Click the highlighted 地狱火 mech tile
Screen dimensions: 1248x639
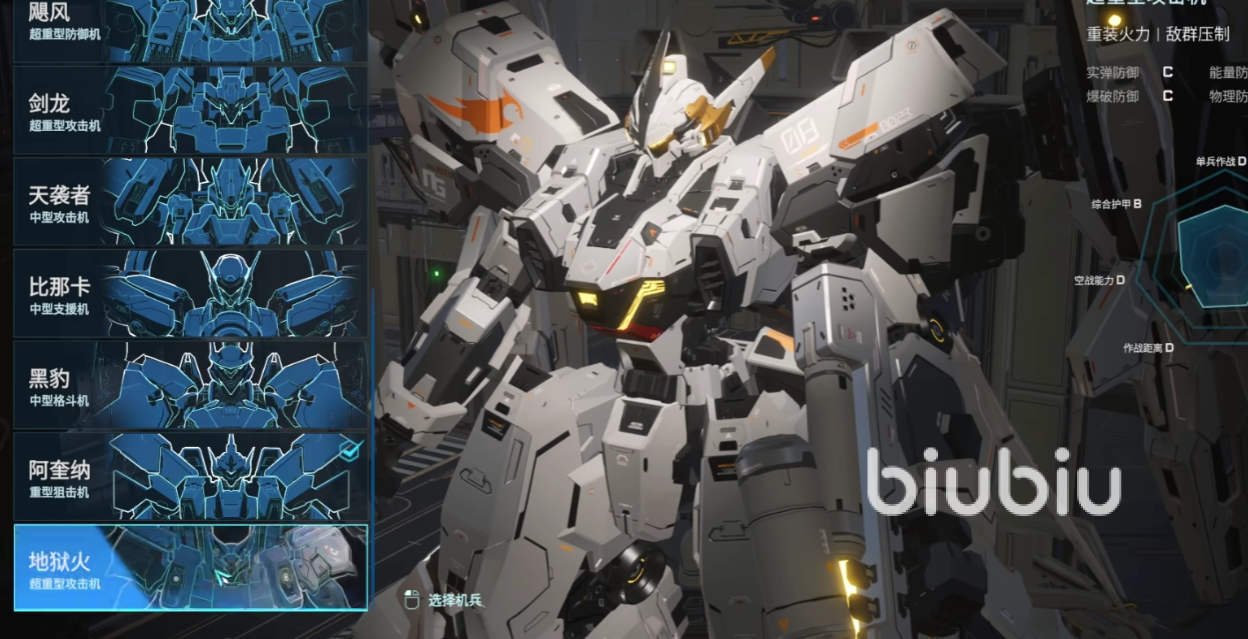coord(190,567)
